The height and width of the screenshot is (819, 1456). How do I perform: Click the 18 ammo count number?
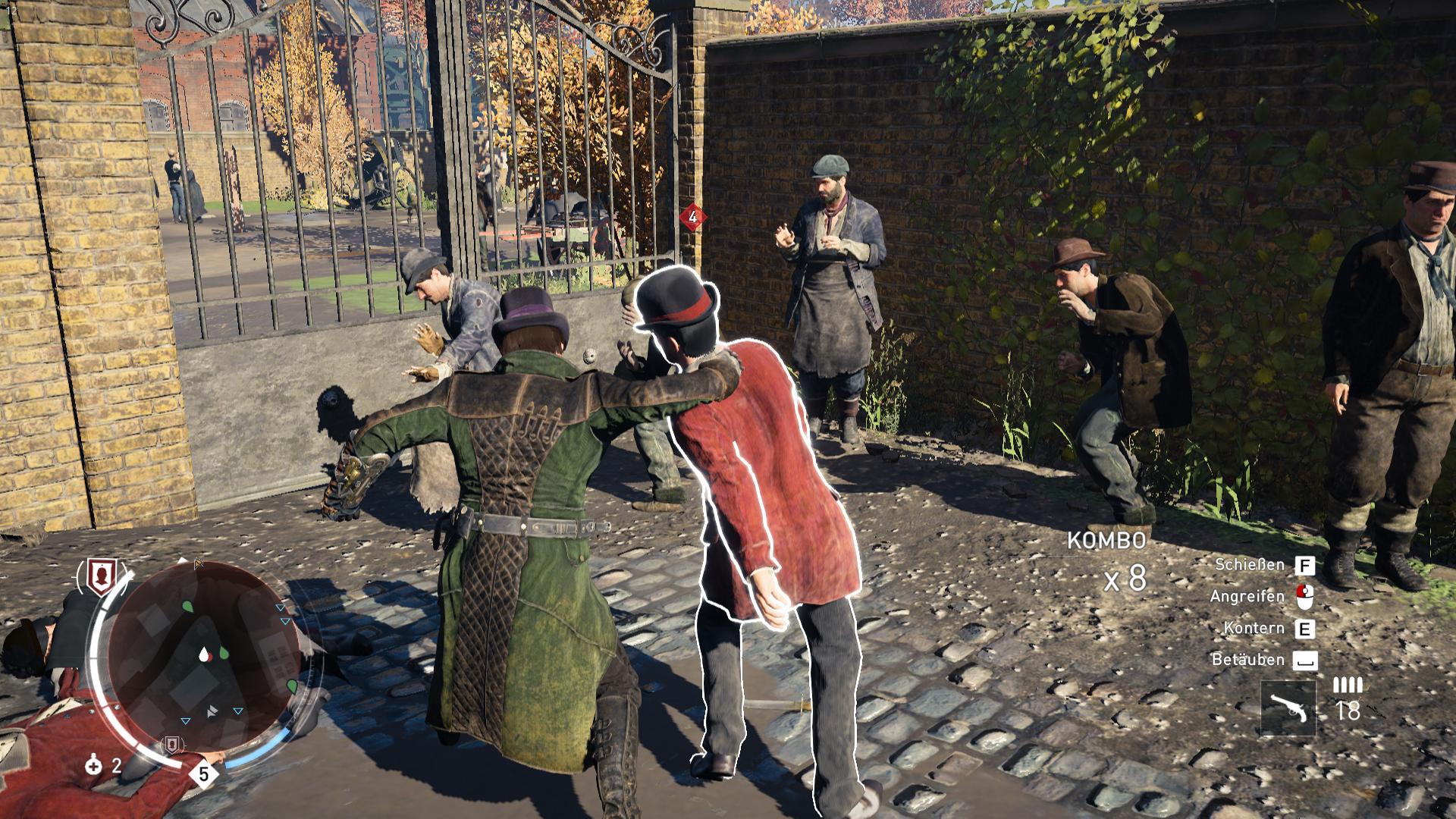(1348, 710)
